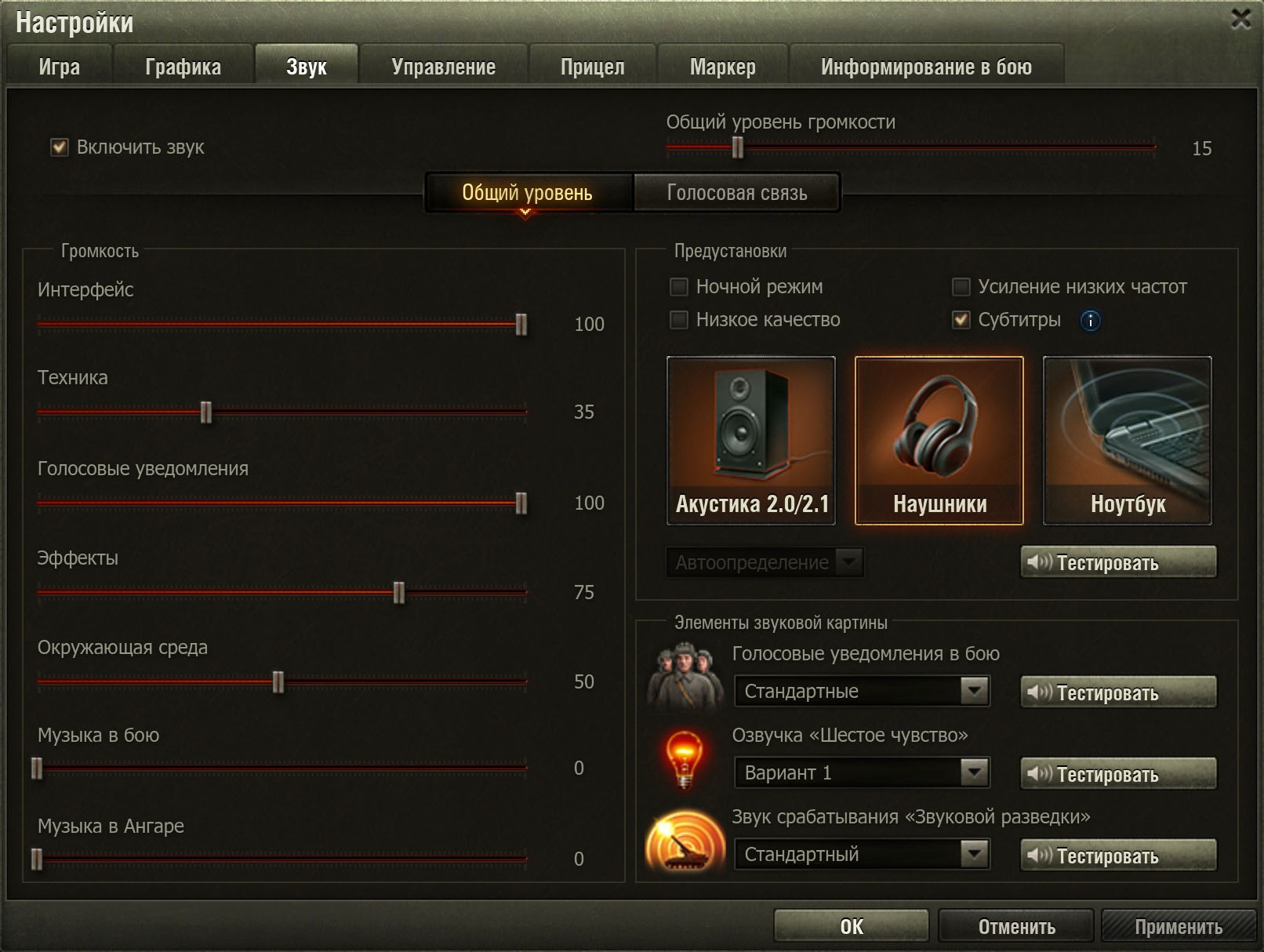
Task: Choose the Акустика 2.0/2.1 preset
Action: [751, 440]
